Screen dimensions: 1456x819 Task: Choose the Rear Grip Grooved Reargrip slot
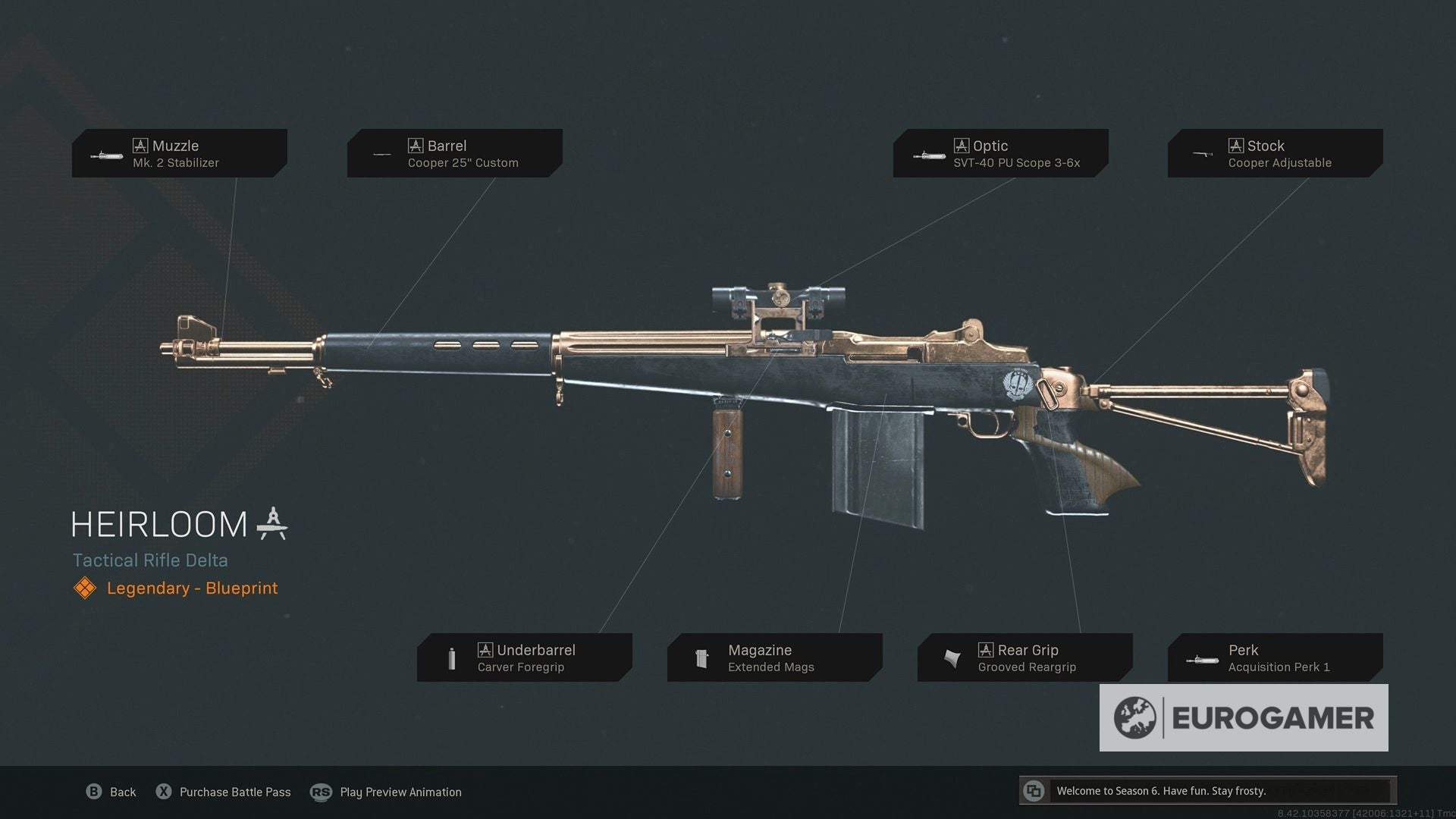1025,657
